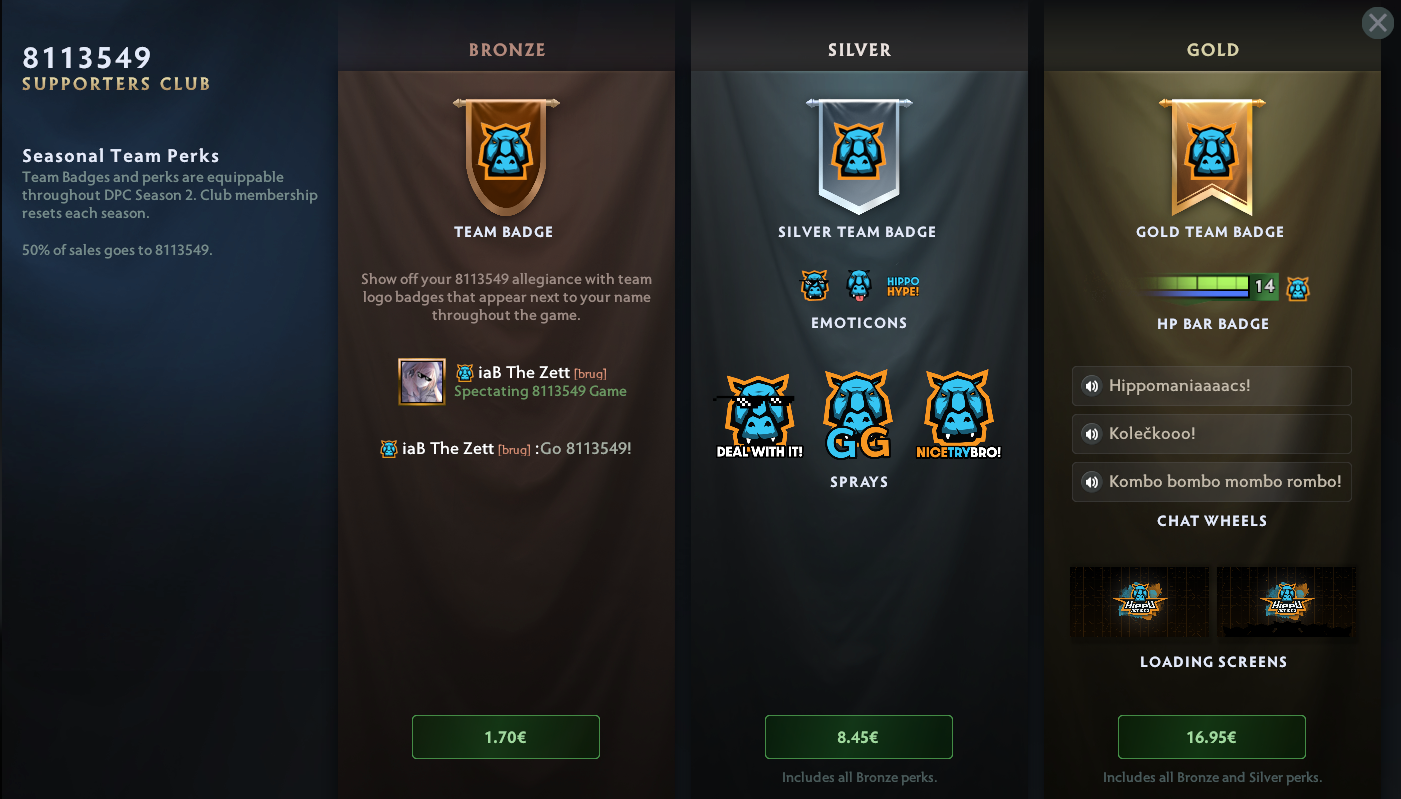View the Deal With It spray
The image size is (1401, 799).
(x=759, y=417)
